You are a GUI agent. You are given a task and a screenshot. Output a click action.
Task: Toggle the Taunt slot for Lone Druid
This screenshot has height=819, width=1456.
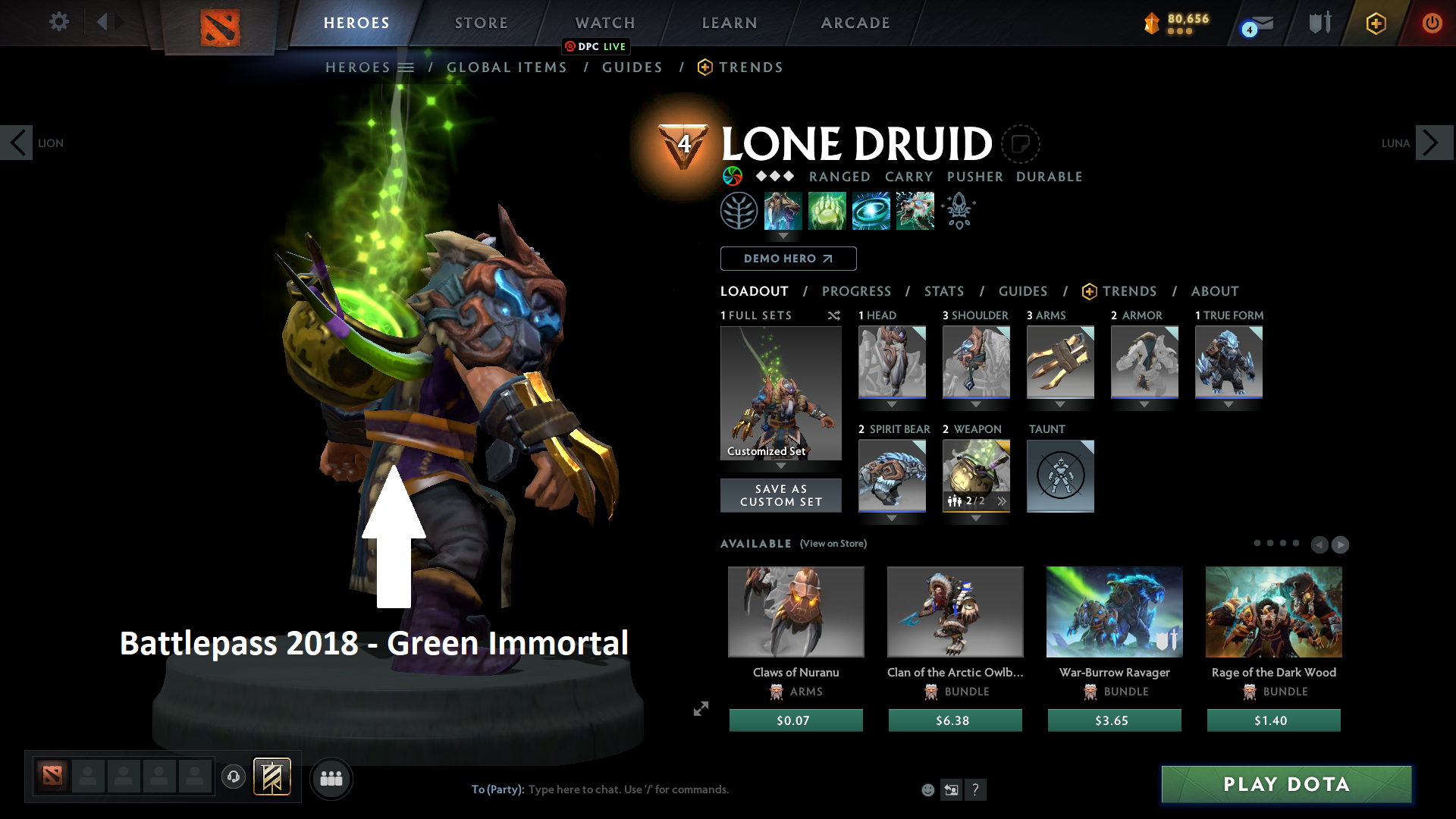point(1060,476)
